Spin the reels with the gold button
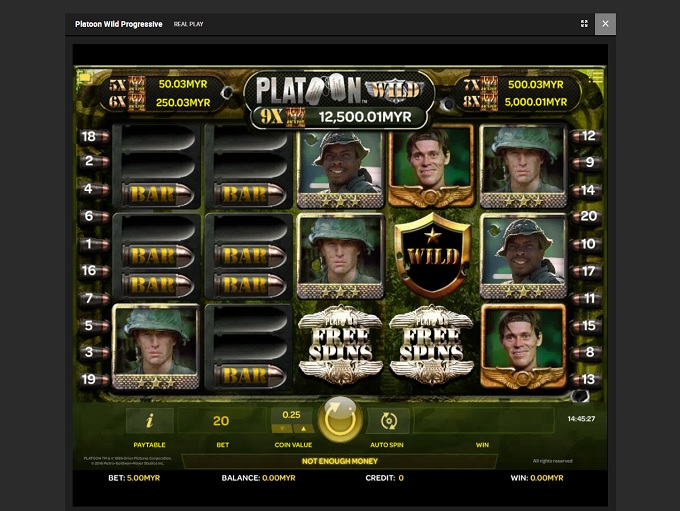 tap(341, 419)
